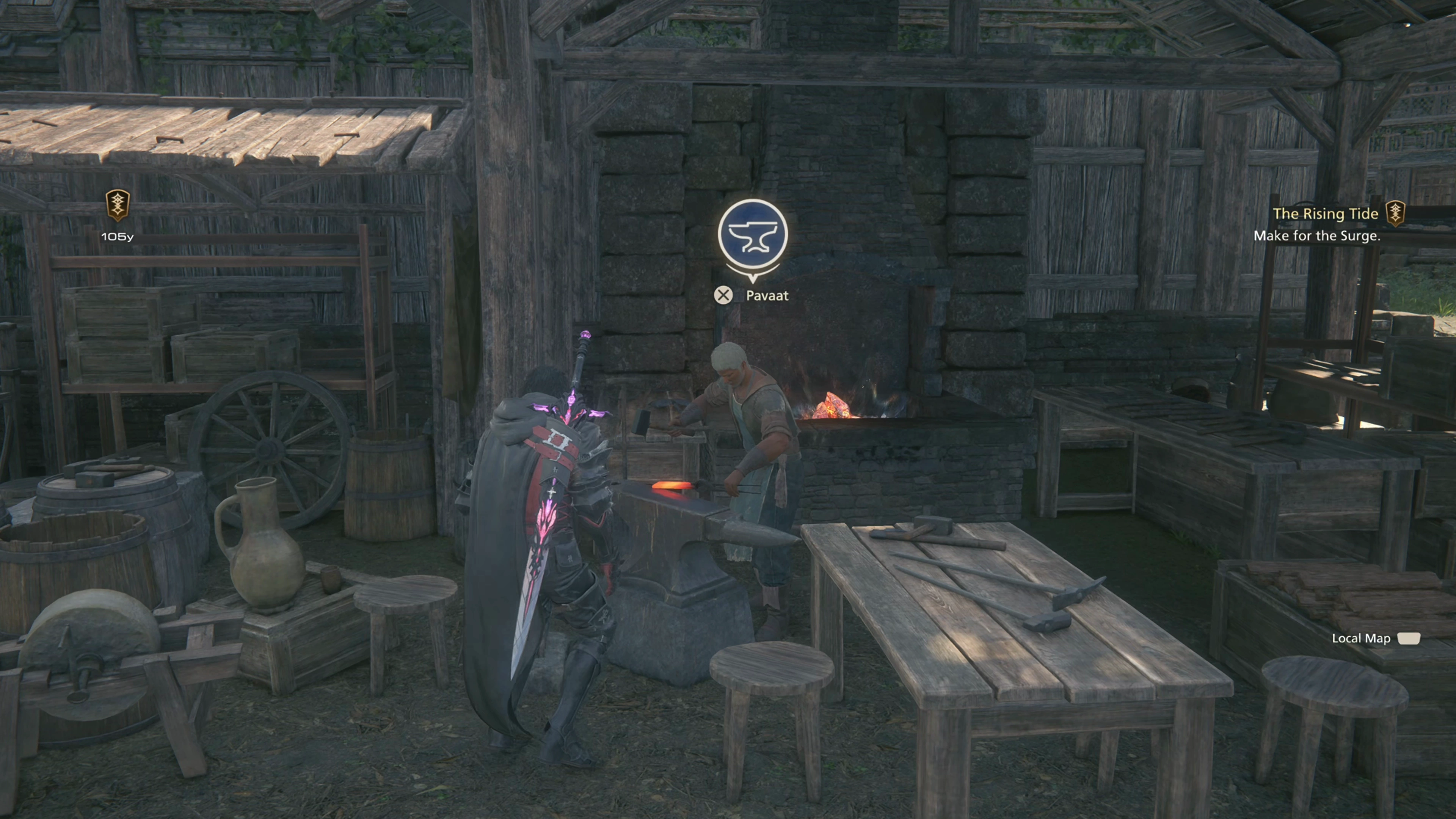
Task: Select the blacksmith anvil icon above Pavaat
Action: [752, 234]
